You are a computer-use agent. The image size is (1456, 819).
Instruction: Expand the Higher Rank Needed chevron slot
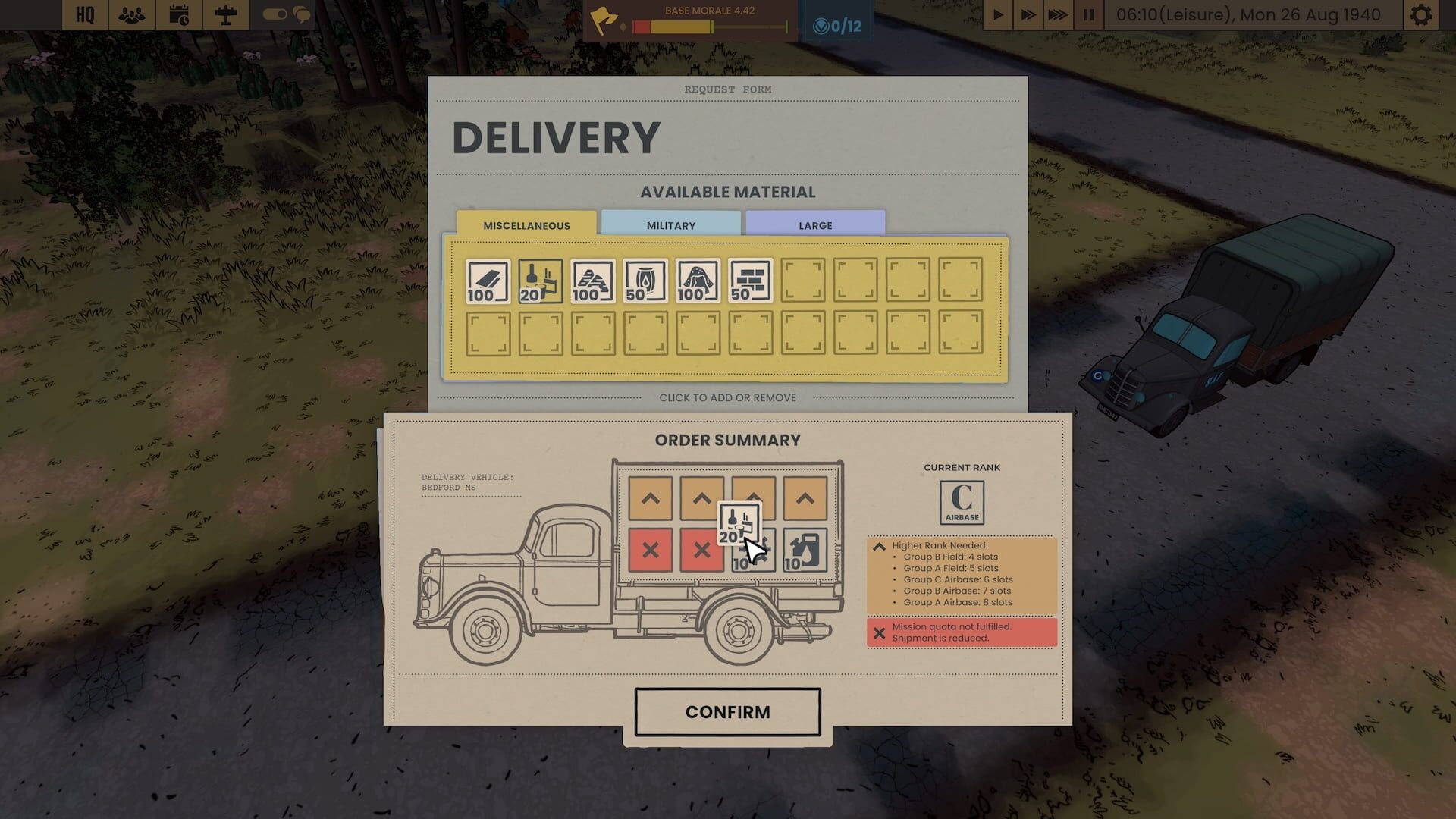(651, 498)
